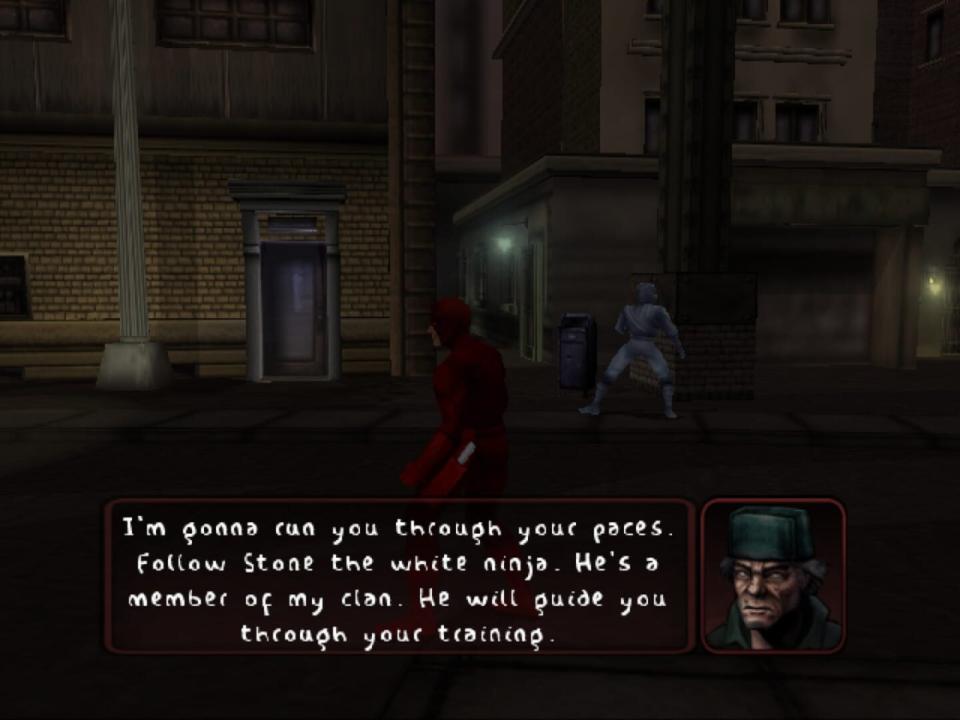Click the dialogue box about following Stone
This screenshot has width=960, height=720.
click(x=400, y=577)
